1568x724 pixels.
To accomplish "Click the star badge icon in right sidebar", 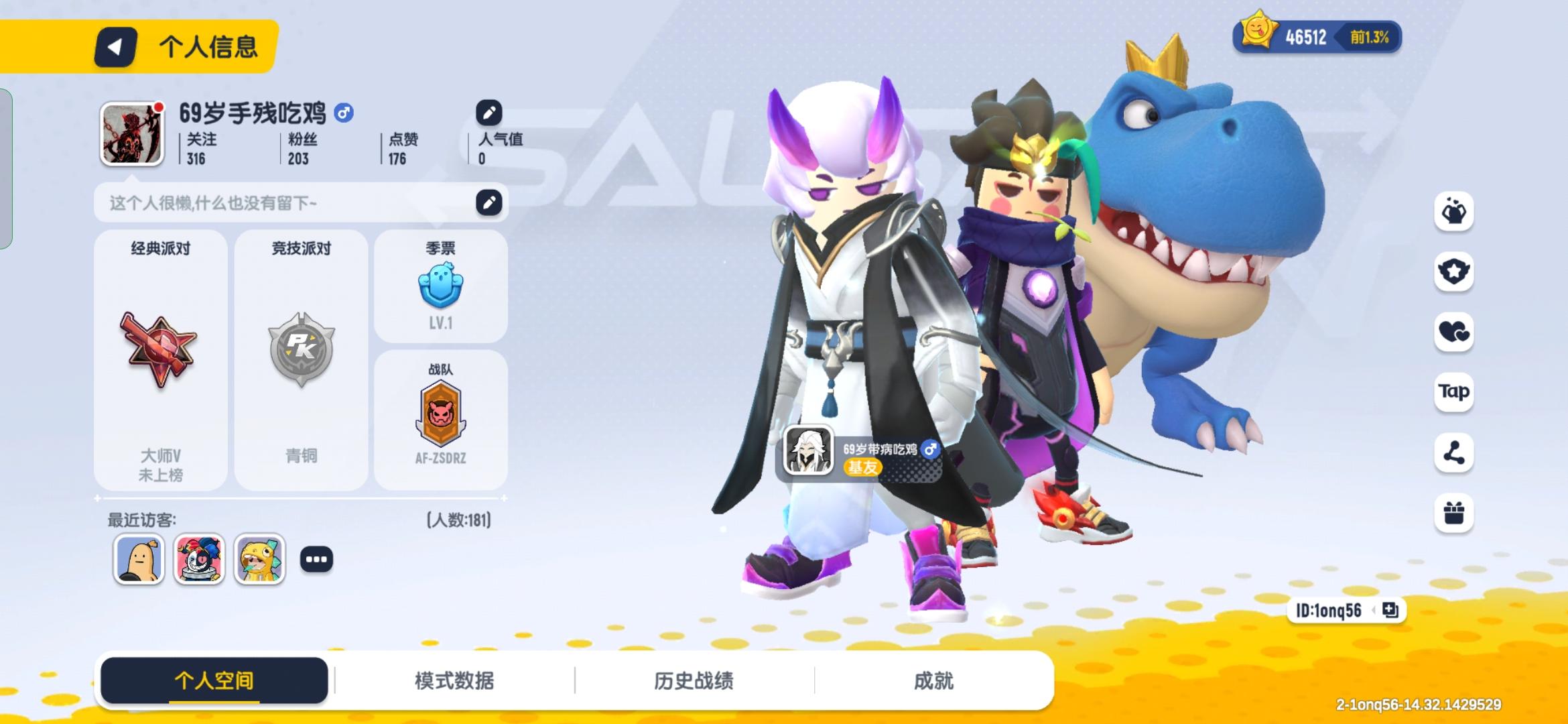I will pyautogui.click(x=1453, y=270).
